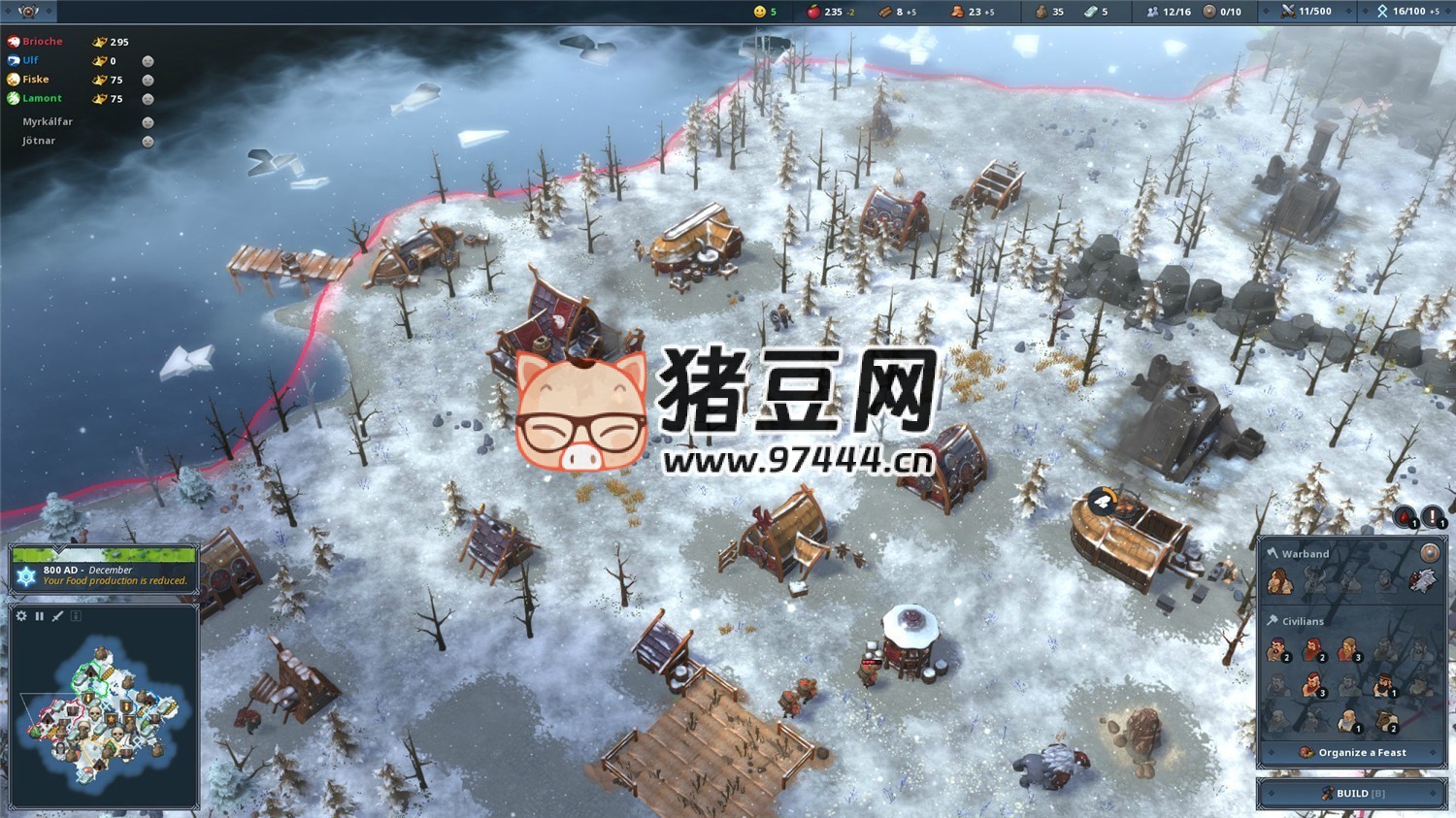Image resolution: width=1456 pixels, height=818 pixels.
Task: Click the warchief portrait in Warband panel
Action: (1279, 581)
